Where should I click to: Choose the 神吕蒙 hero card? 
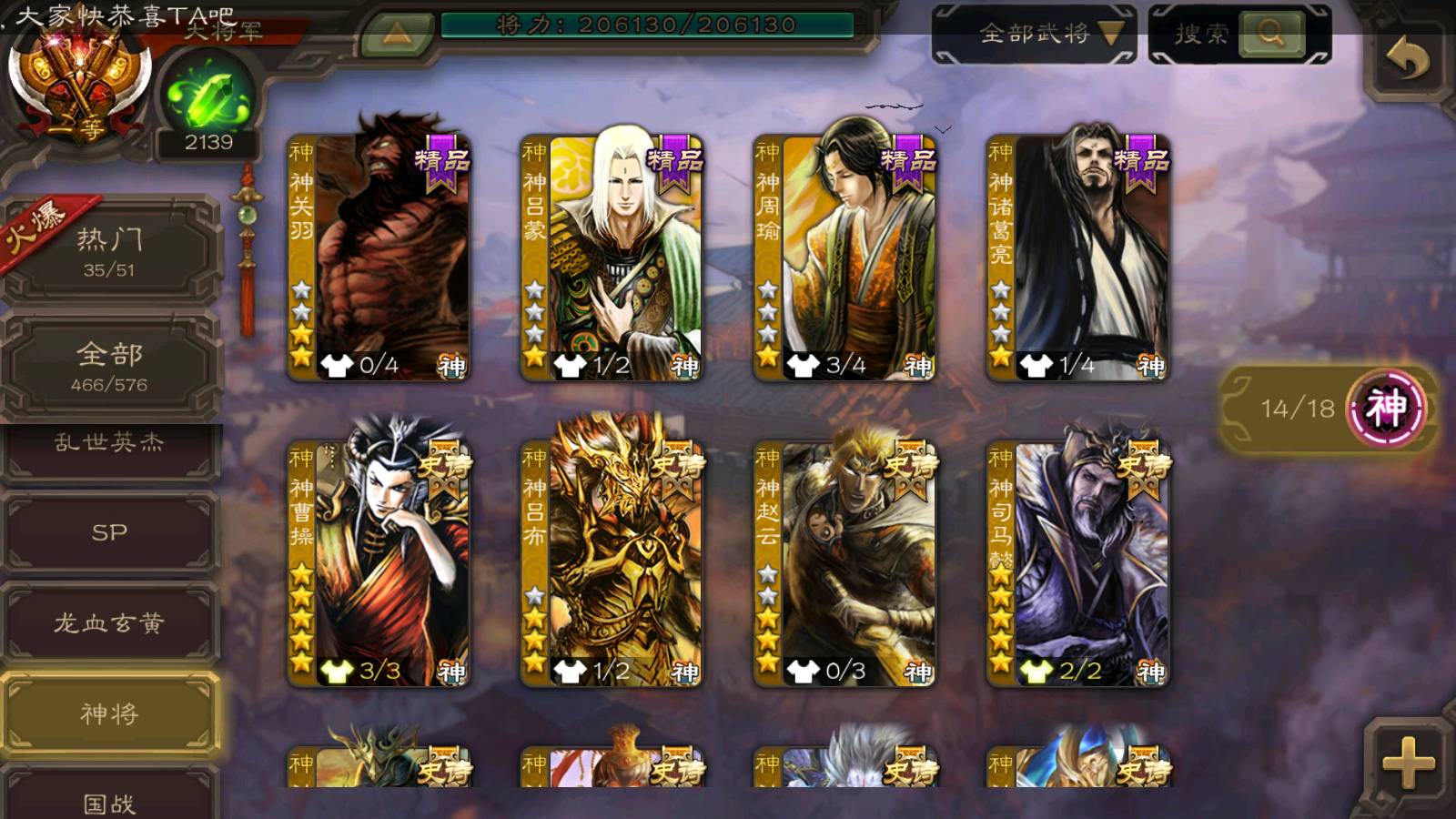[612, 258]
